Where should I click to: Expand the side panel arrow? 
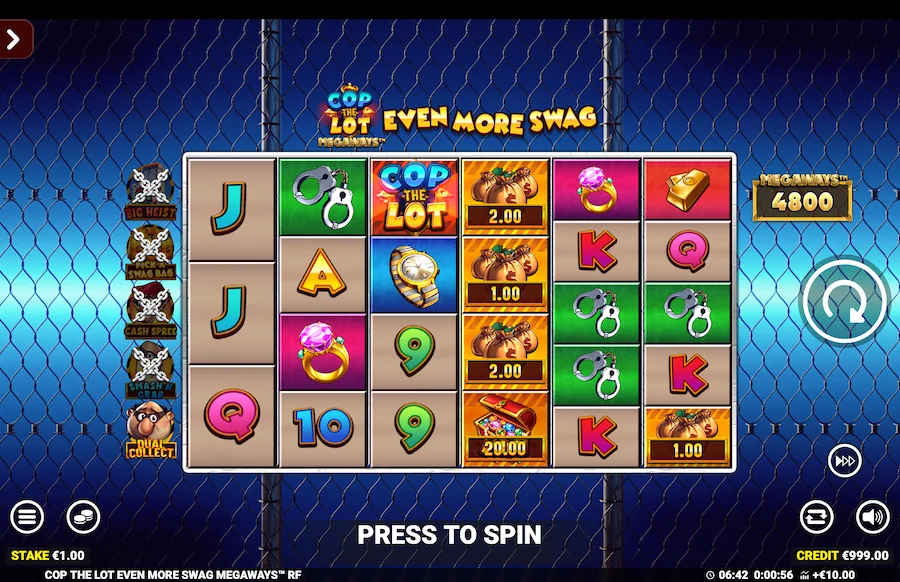pos(15,40)
